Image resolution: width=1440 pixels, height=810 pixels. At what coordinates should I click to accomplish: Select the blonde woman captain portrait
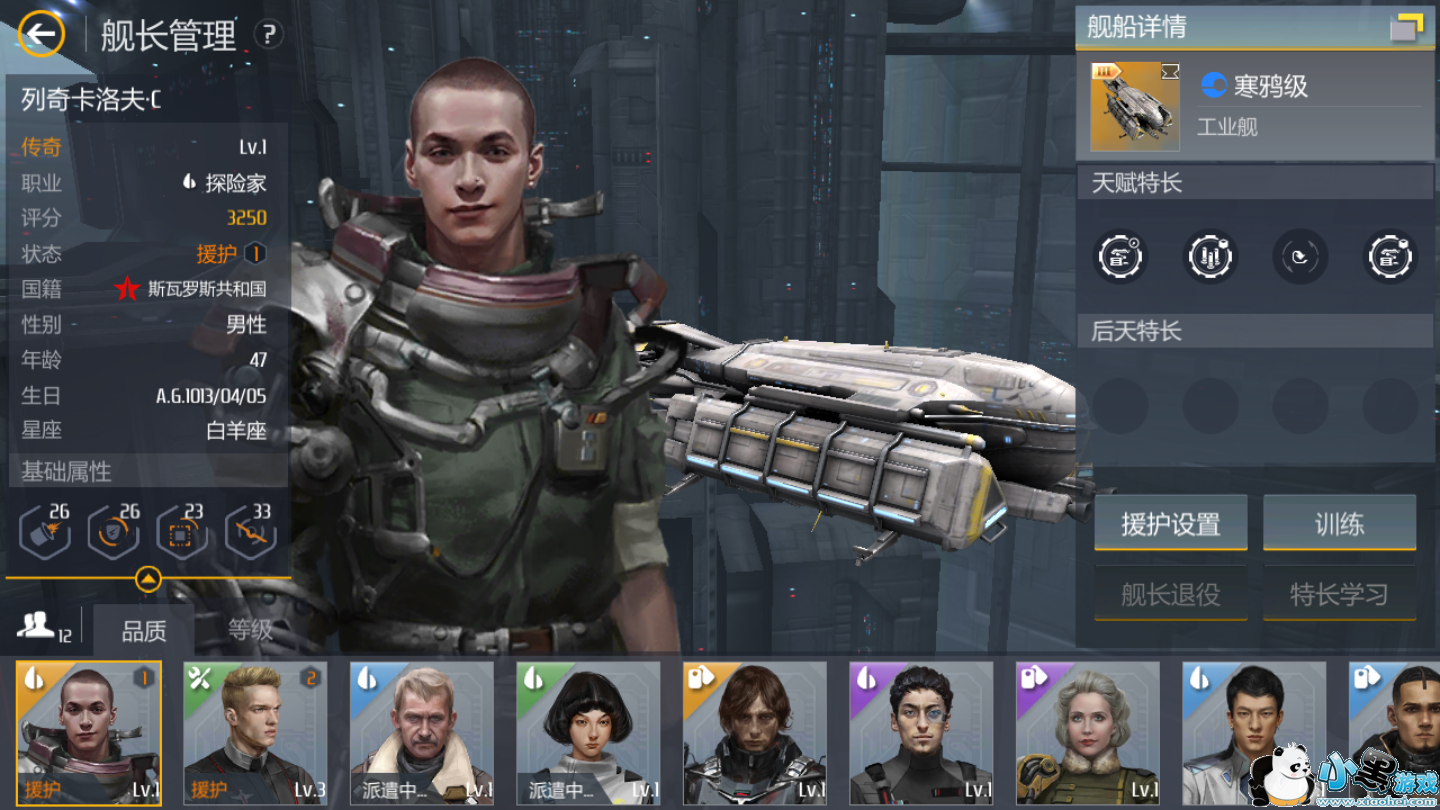pos(1088,733)
